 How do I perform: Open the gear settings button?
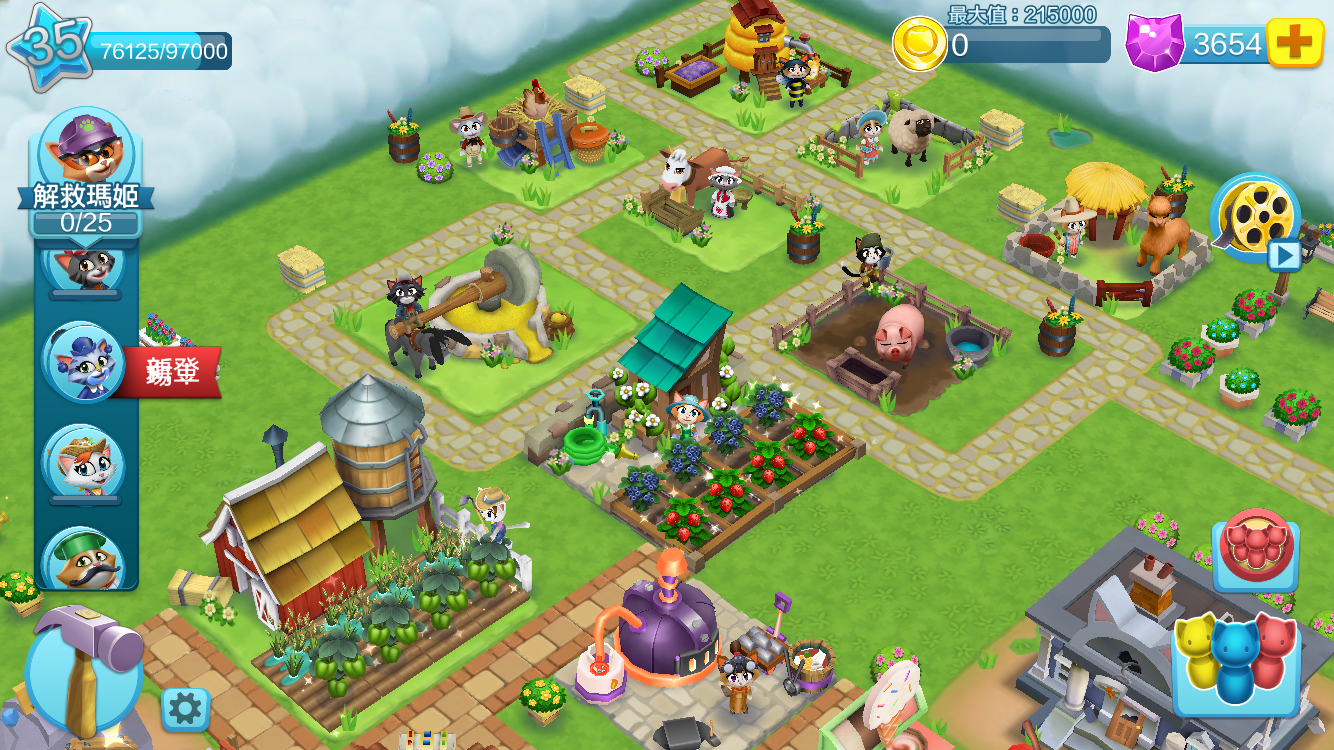tap(185, 709)
